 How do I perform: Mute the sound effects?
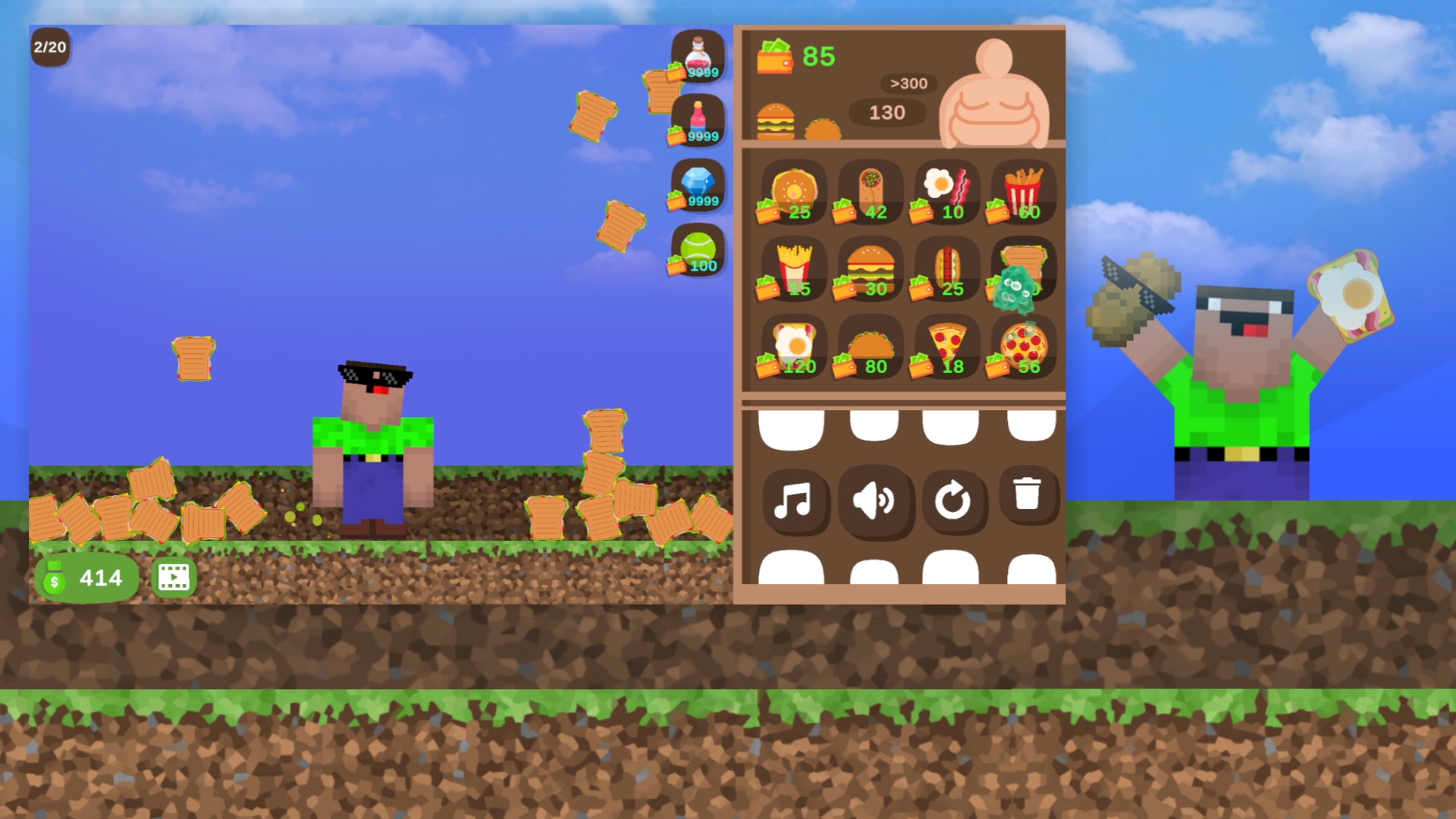coord(874,500)
